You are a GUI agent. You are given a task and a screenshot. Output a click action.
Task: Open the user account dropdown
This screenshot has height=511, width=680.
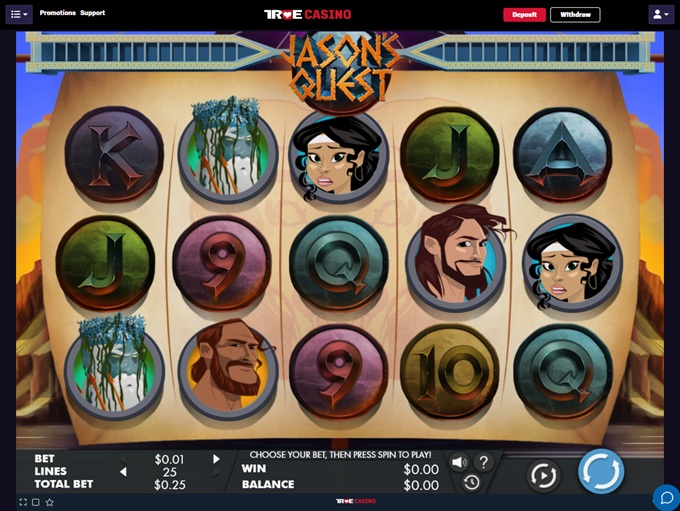[660, 15]
